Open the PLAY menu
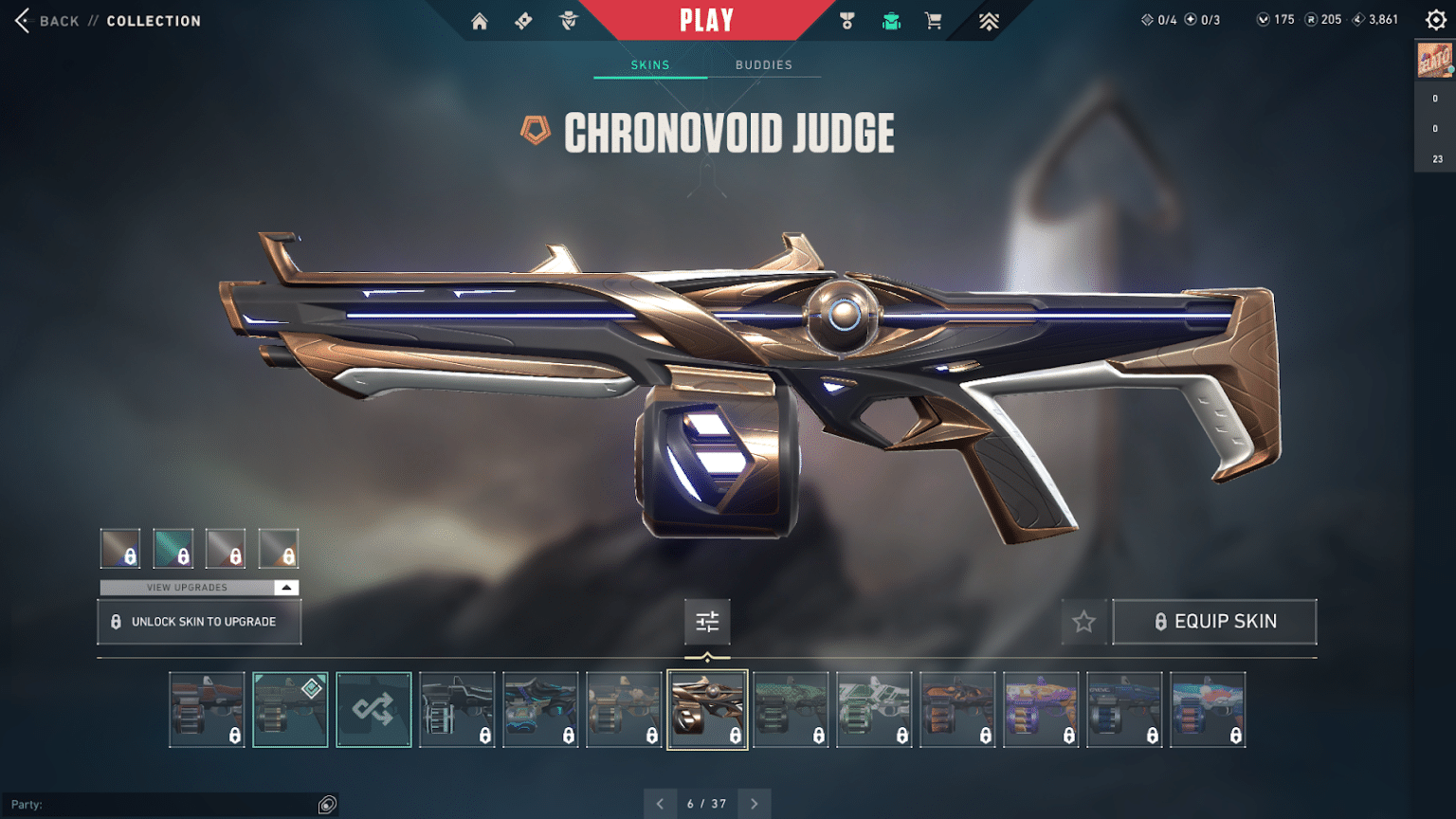The image size is (1456, 819). point(705,20)
